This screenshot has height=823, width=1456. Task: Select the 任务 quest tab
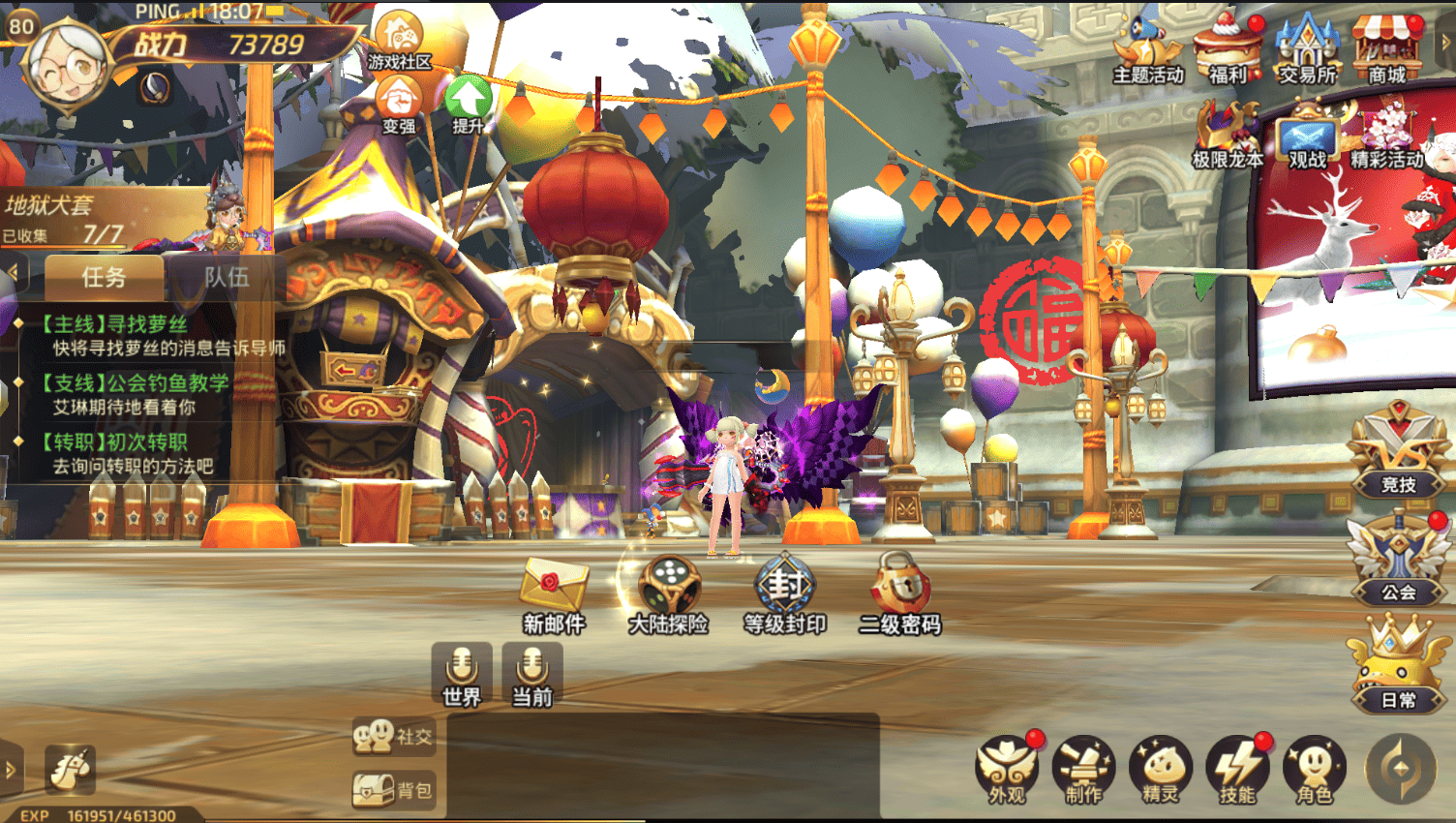[104, 277]
